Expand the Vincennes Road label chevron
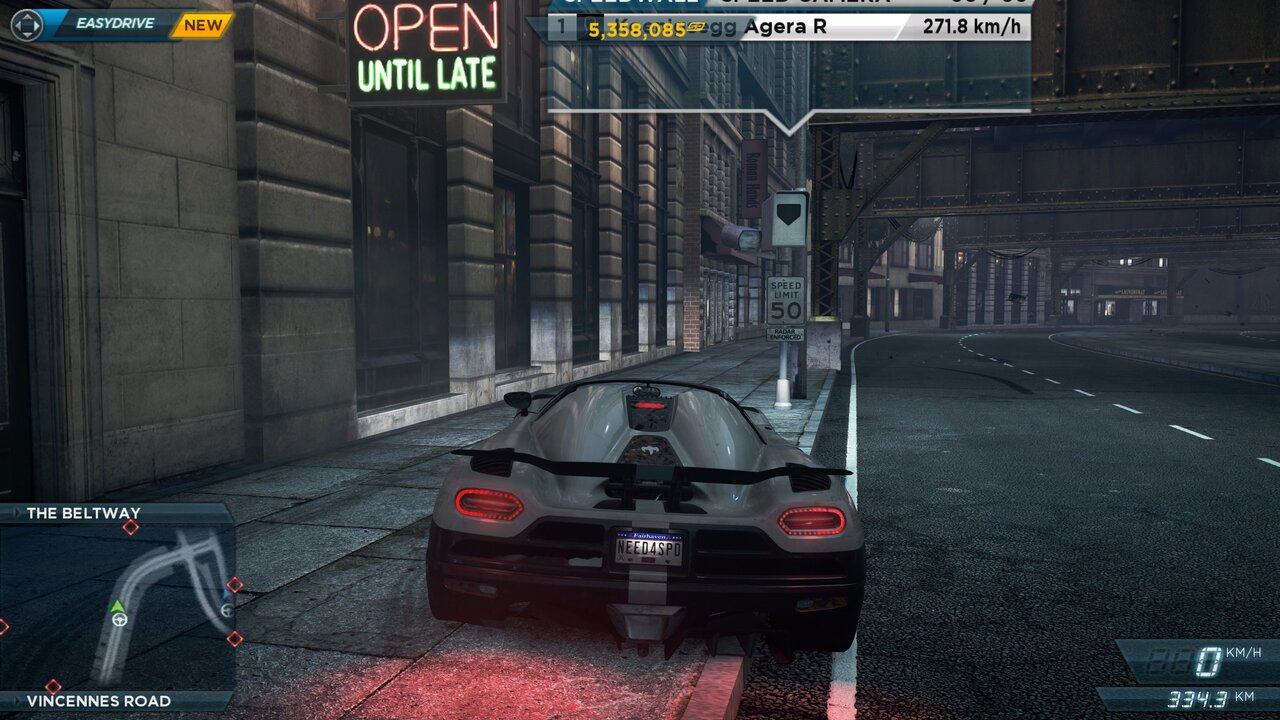The height and width of the screenshot is (720, 1280). click(x=17, y=701)
